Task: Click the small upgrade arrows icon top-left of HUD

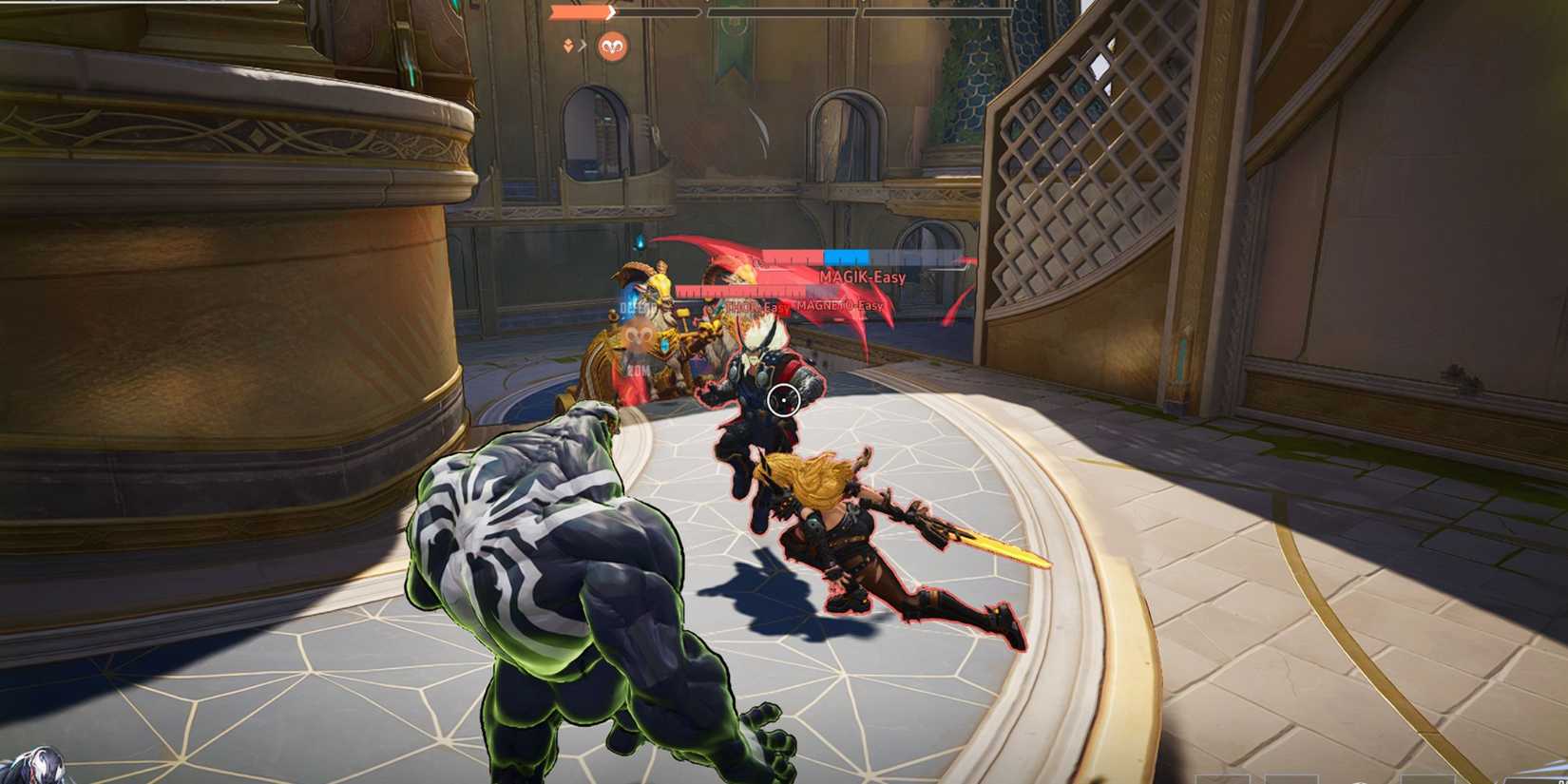Action: tap(567, 46)
